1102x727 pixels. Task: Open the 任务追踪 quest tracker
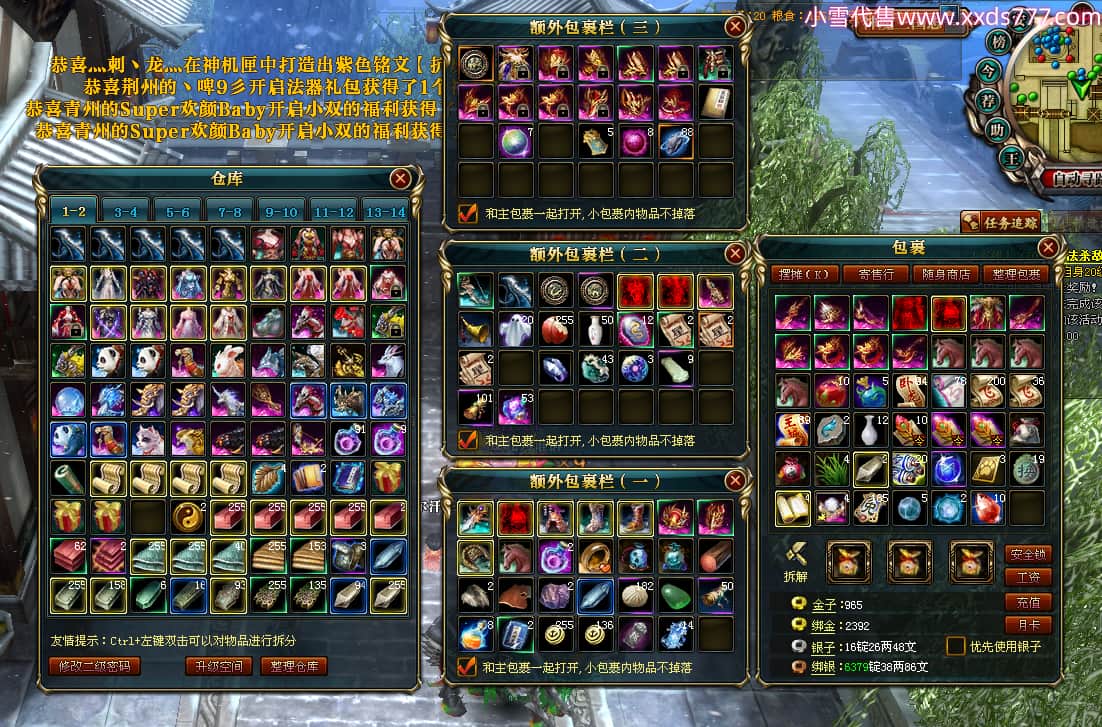tap(1000, 222)
